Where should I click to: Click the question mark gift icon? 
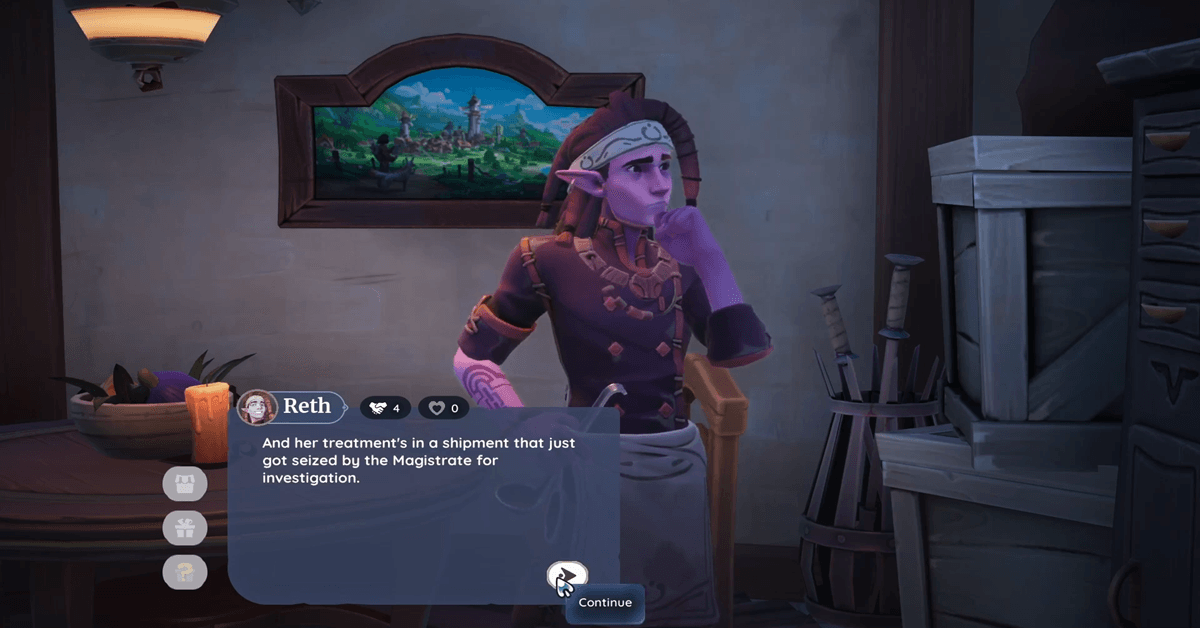[x=185, y=572]
